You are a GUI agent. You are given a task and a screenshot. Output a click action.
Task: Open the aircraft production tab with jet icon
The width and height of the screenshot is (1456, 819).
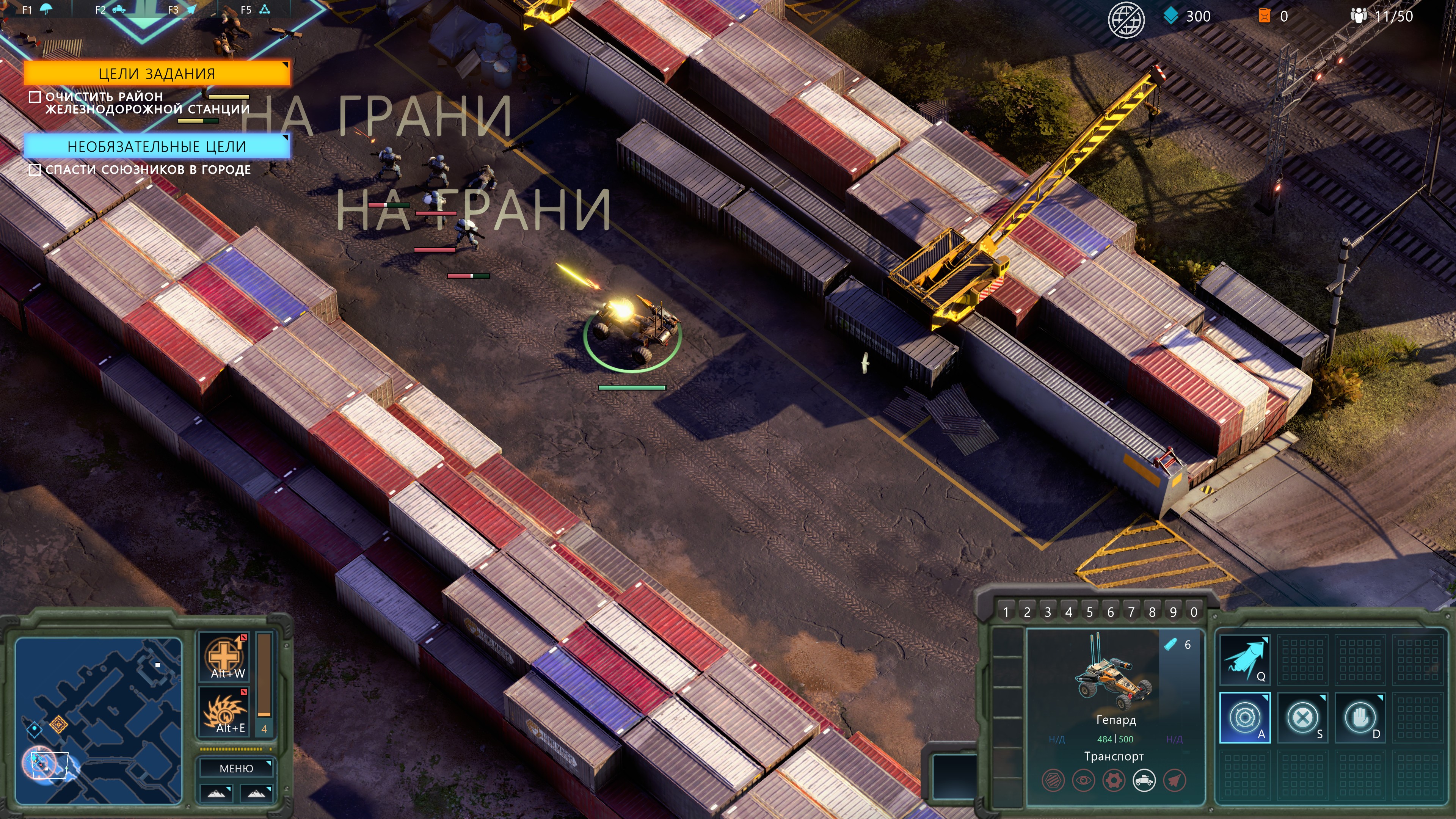[191, 9]
